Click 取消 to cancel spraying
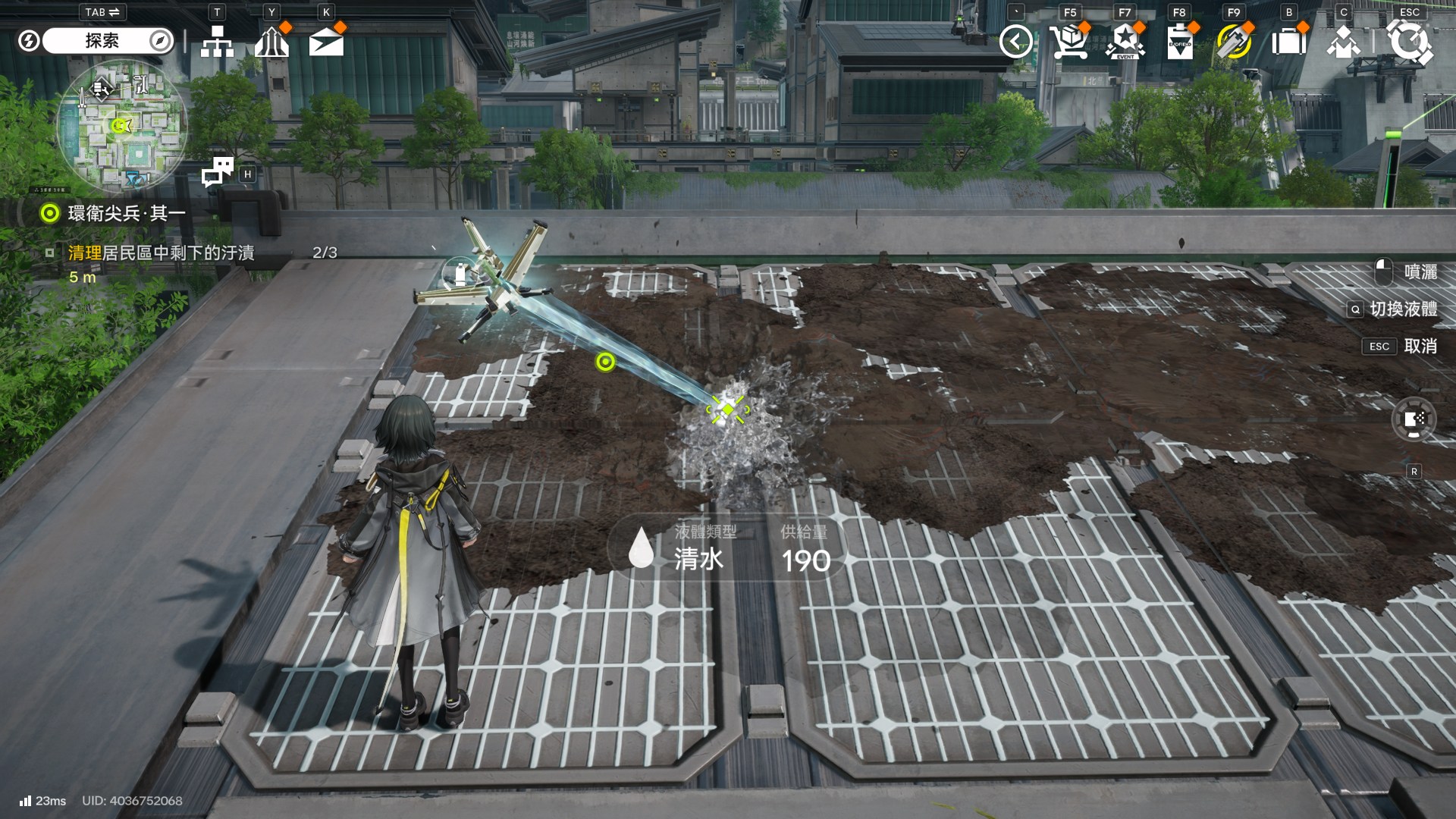The height and width of the screenshot is (819, 1456). 1420,347
